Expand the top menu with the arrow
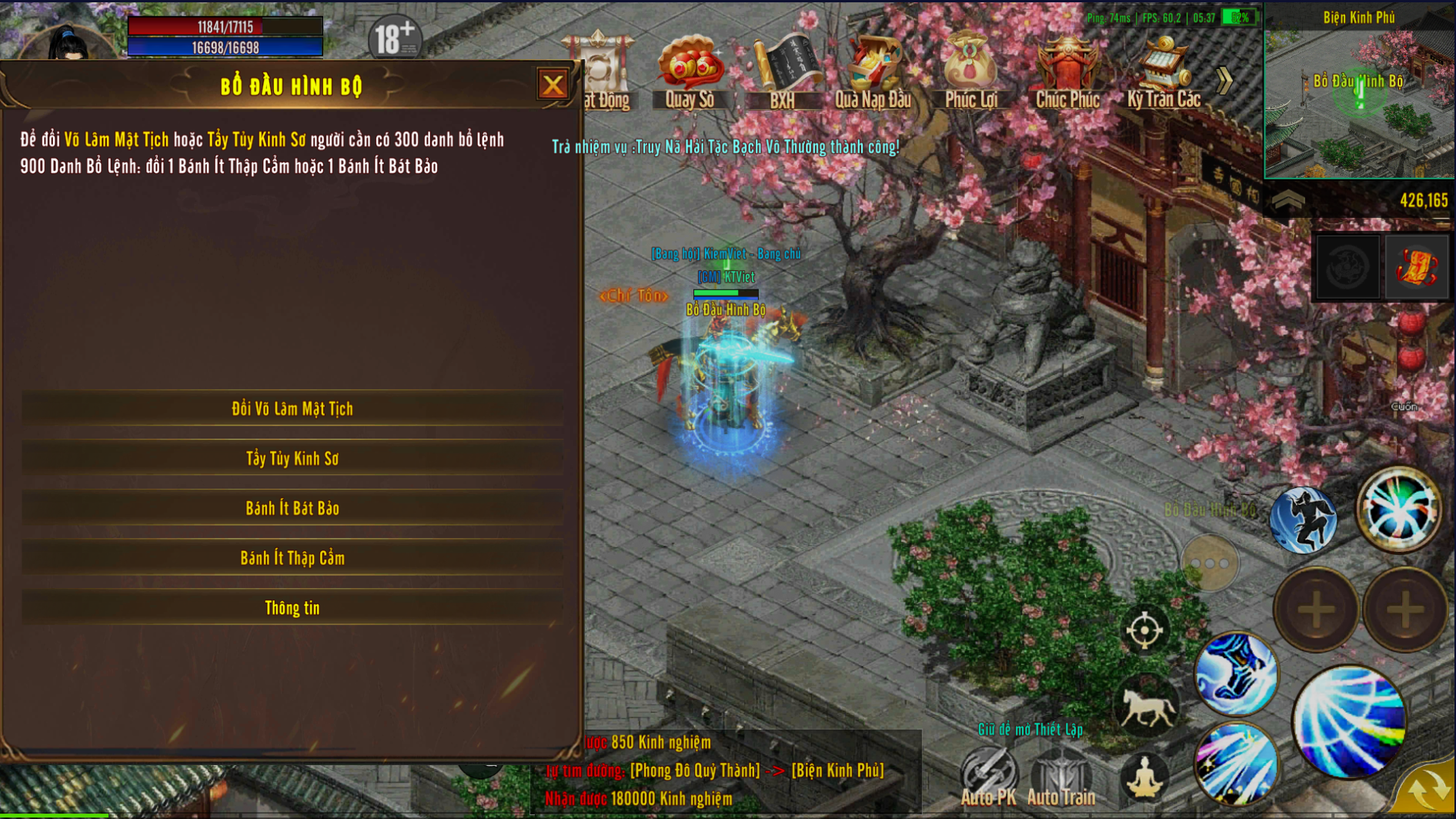This screenshot has width=1456, height=819. tap(1224, 79)
